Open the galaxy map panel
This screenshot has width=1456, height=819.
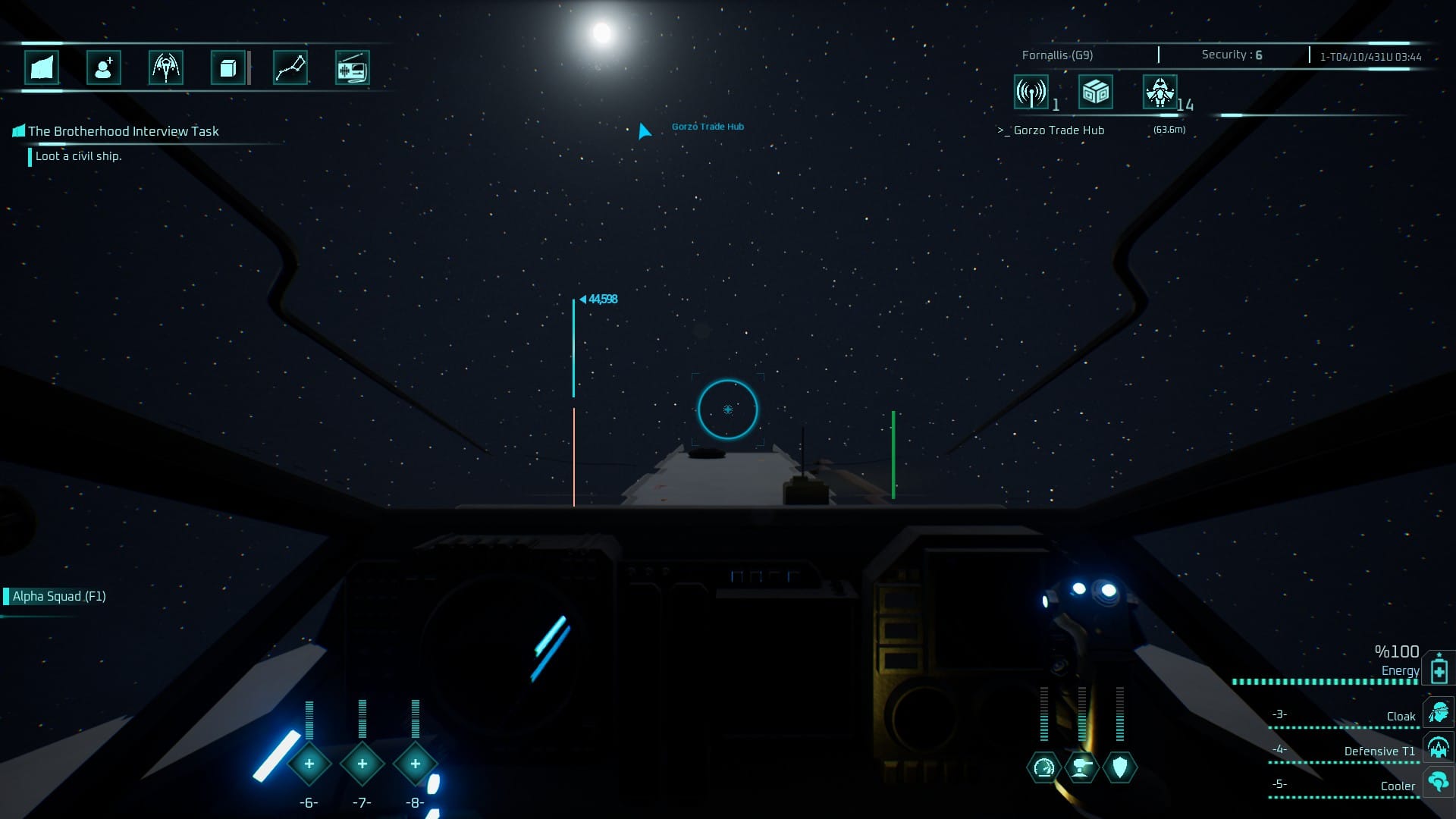pyautogui.click(x=42, y=67)
